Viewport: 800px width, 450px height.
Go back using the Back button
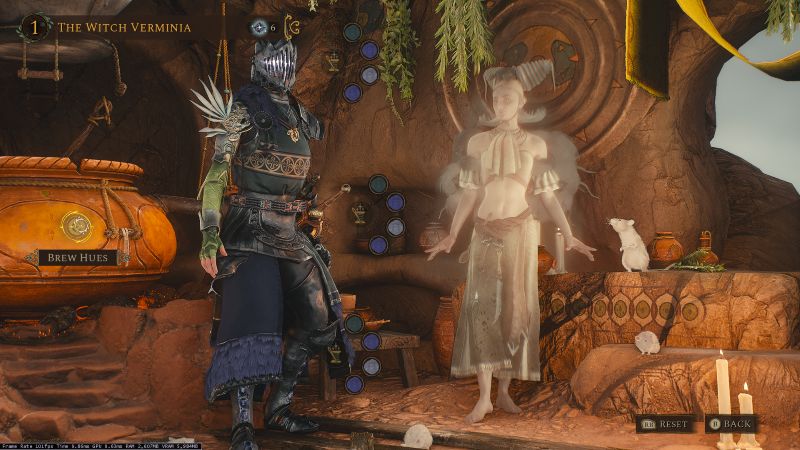(732, 424)
